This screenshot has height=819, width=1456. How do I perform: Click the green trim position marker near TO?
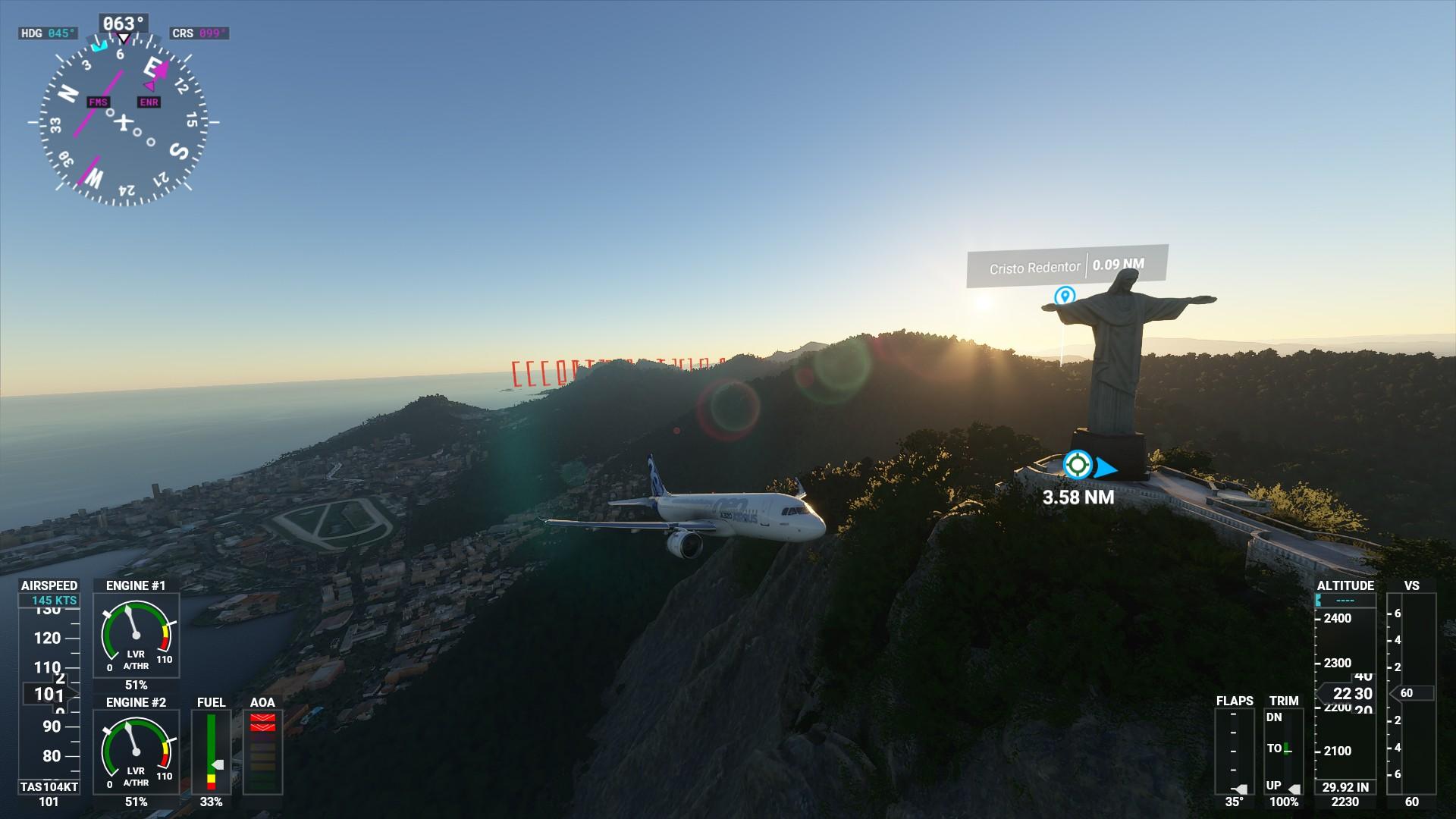click(x=1286, y=748)
